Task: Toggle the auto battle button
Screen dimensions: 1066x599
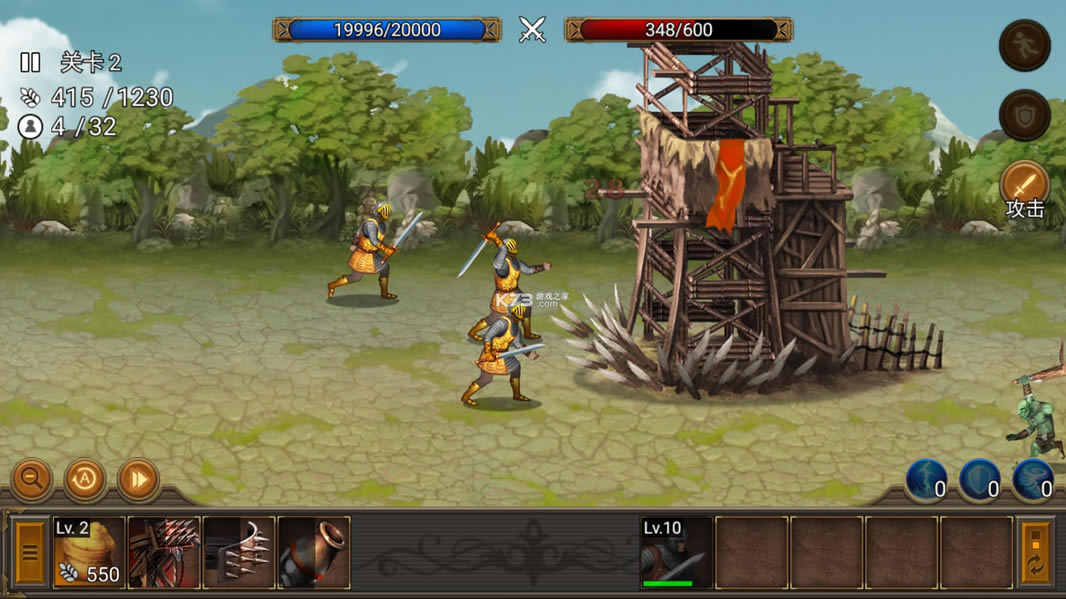Action: point(85,480)
